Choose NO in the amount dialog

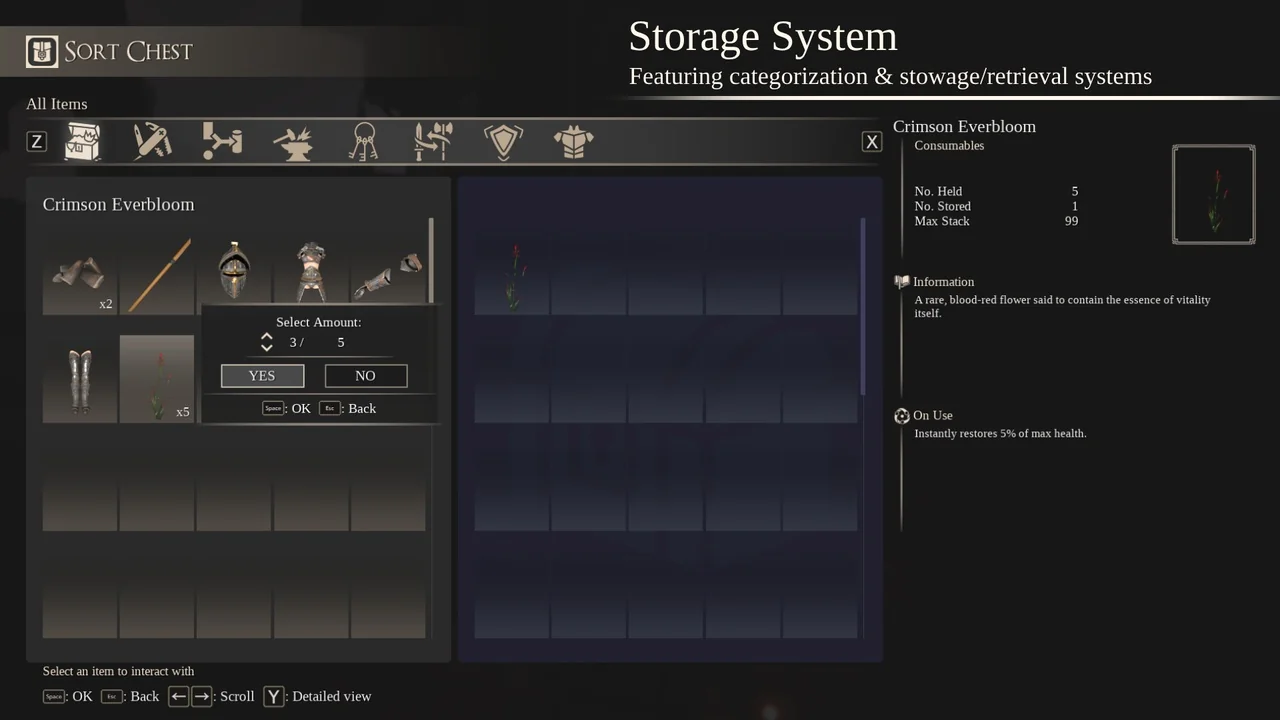pos(365,375)
